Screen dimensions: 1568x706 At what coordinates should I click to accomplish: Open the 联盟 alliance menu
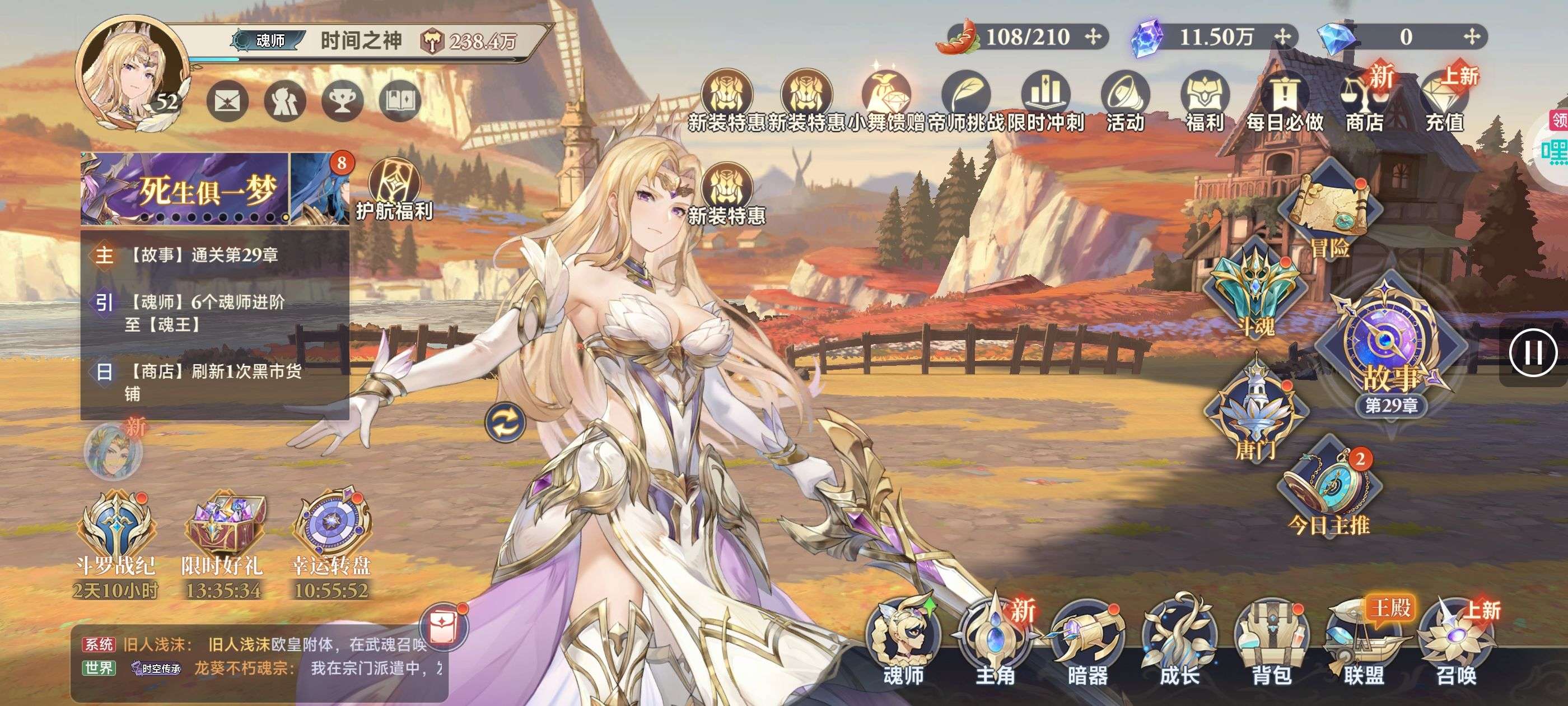tap(1364, 640)
